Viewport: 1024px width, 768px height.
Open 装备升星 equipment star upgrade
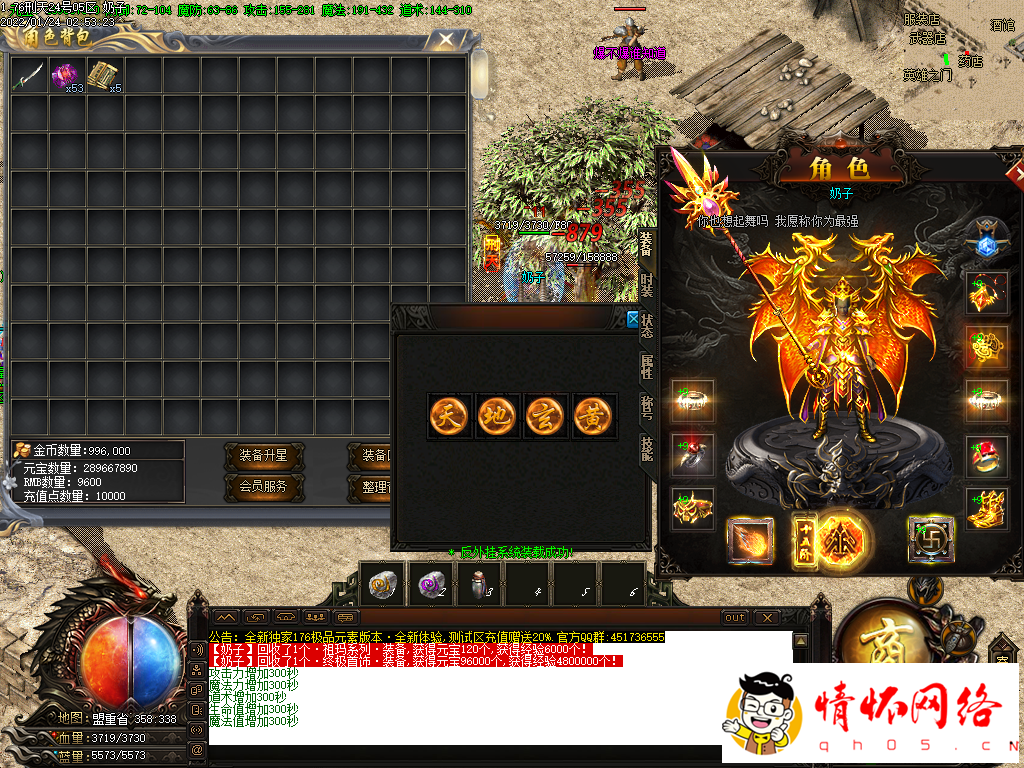(x=263, y=456)
